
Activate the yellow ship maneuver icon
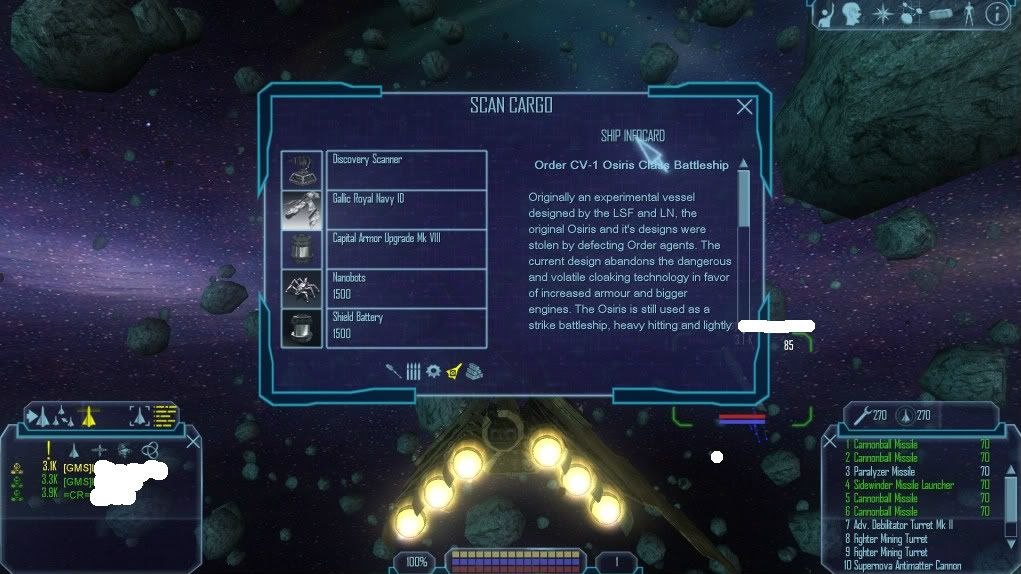coord(88,414)
